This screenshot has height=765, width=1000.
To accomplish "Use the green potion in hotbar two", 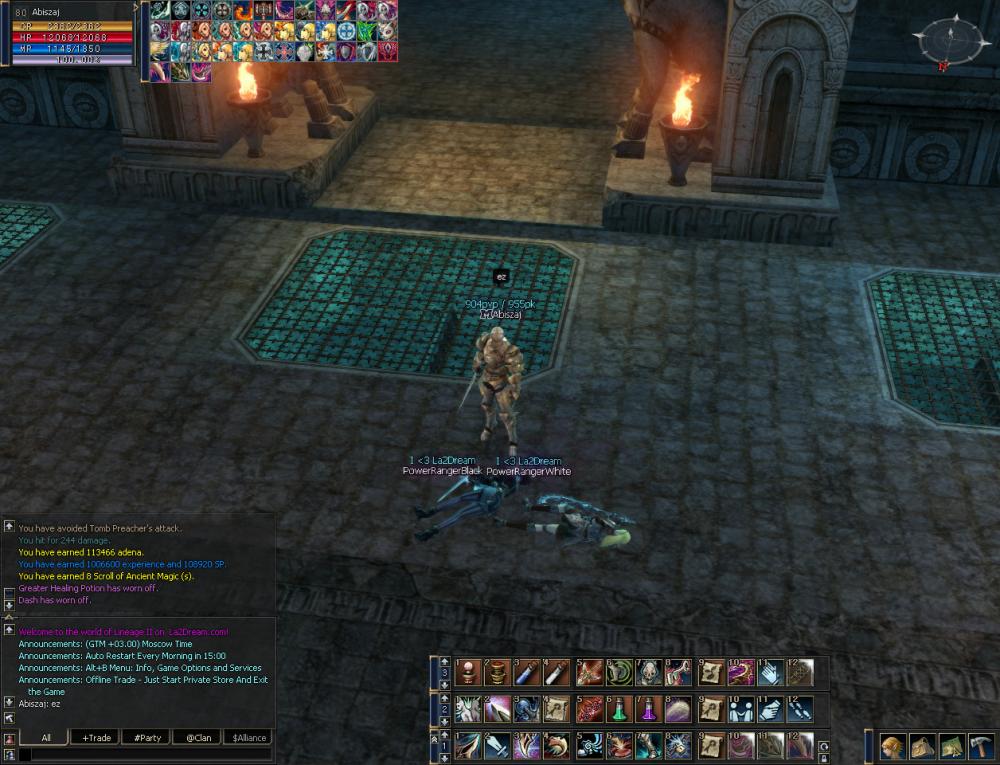I will (x=618, y=709).
